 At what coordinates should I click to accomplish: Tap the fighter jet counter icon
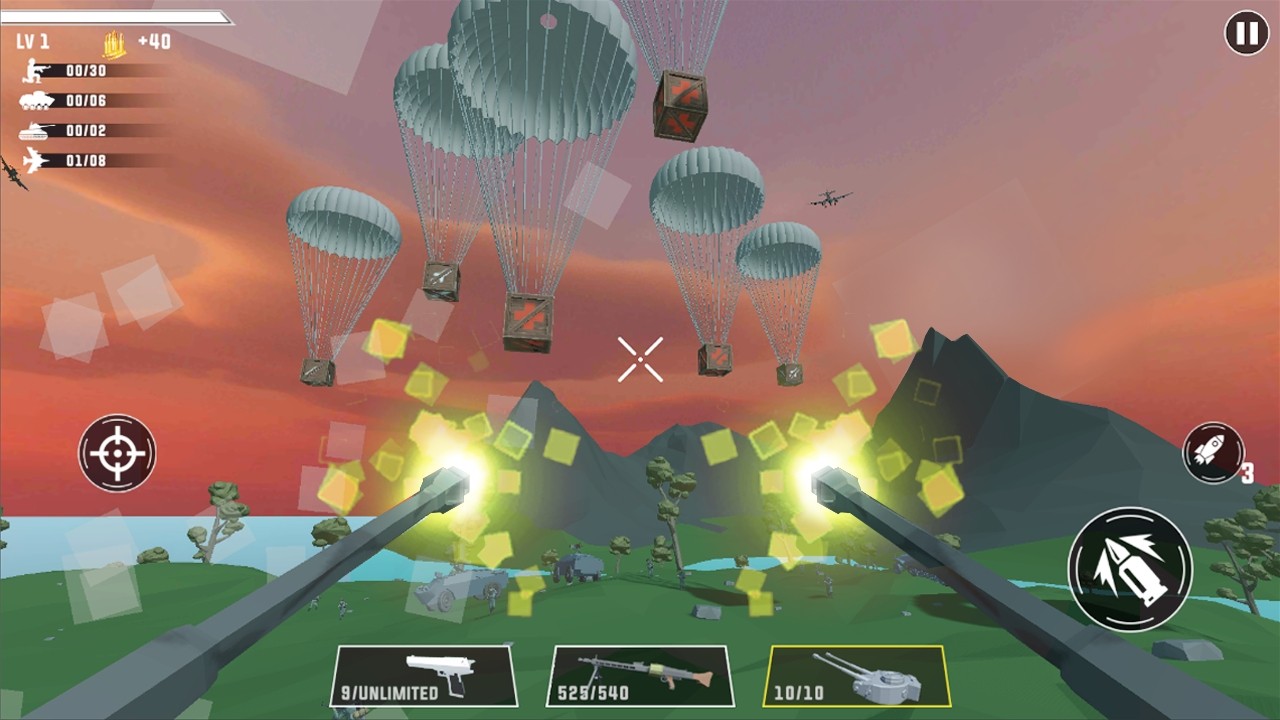[x=32, y=160]
